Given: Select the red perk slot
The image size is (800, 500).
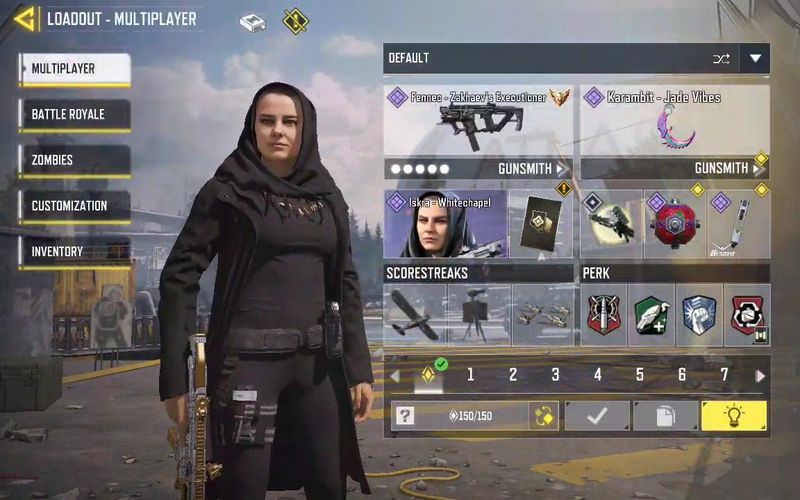Looking at the screenshot, I should coord(604,315).
